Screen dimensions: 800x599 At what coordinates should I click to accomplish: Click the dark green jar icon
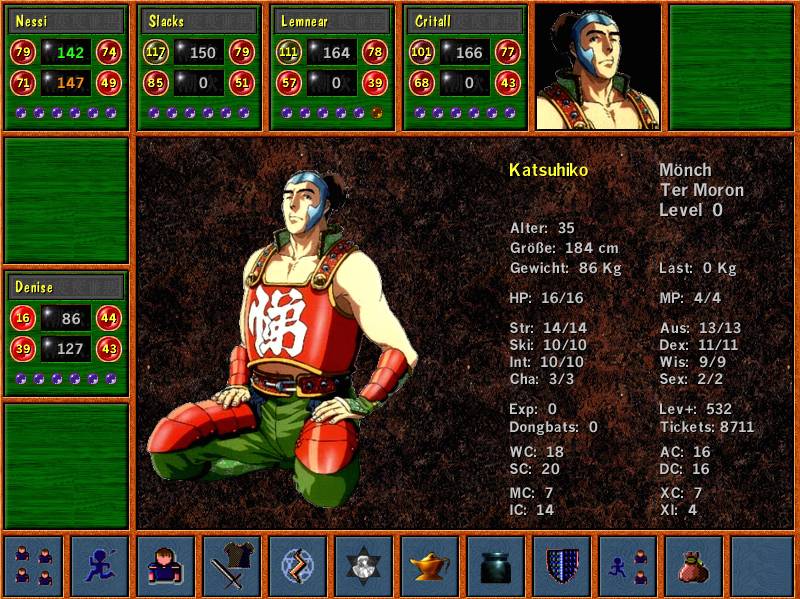coord(496,566)
